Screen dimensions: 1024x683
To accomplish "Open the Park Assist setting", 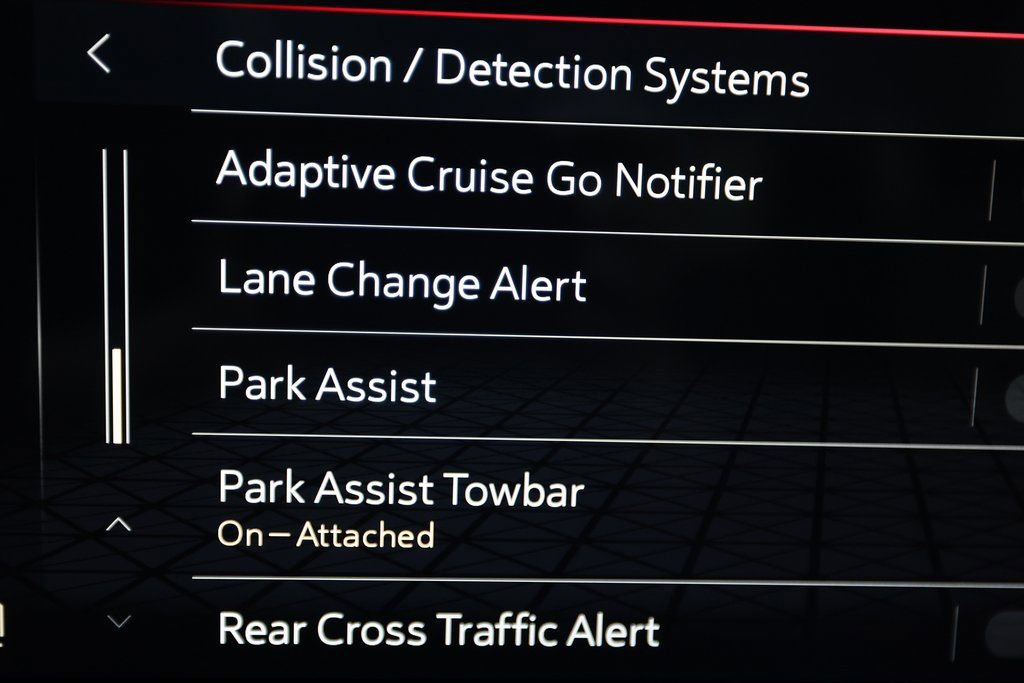I will 328,386.
